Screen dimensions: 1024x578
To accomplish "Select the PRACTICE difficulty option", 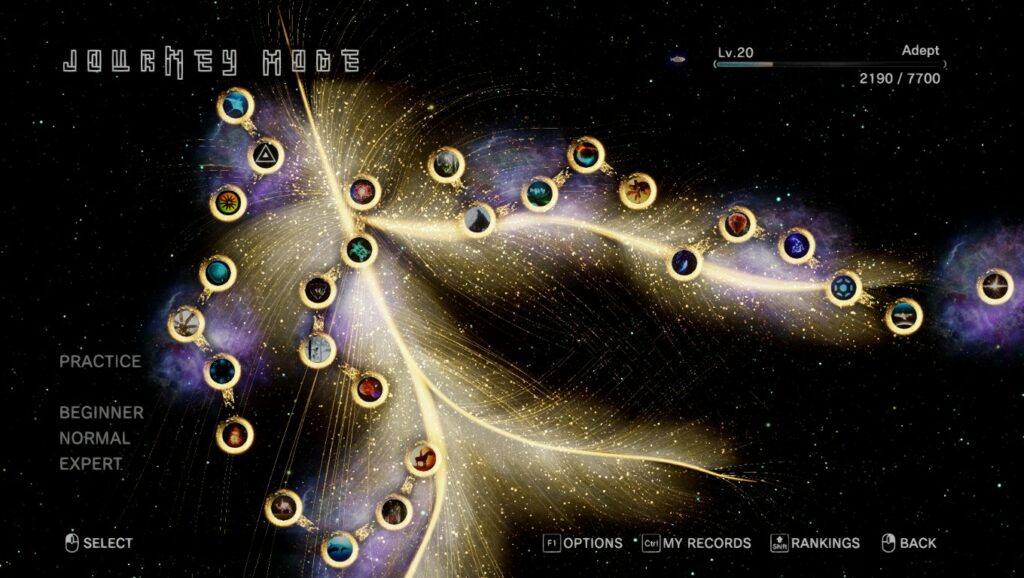I will coord(100,361).
